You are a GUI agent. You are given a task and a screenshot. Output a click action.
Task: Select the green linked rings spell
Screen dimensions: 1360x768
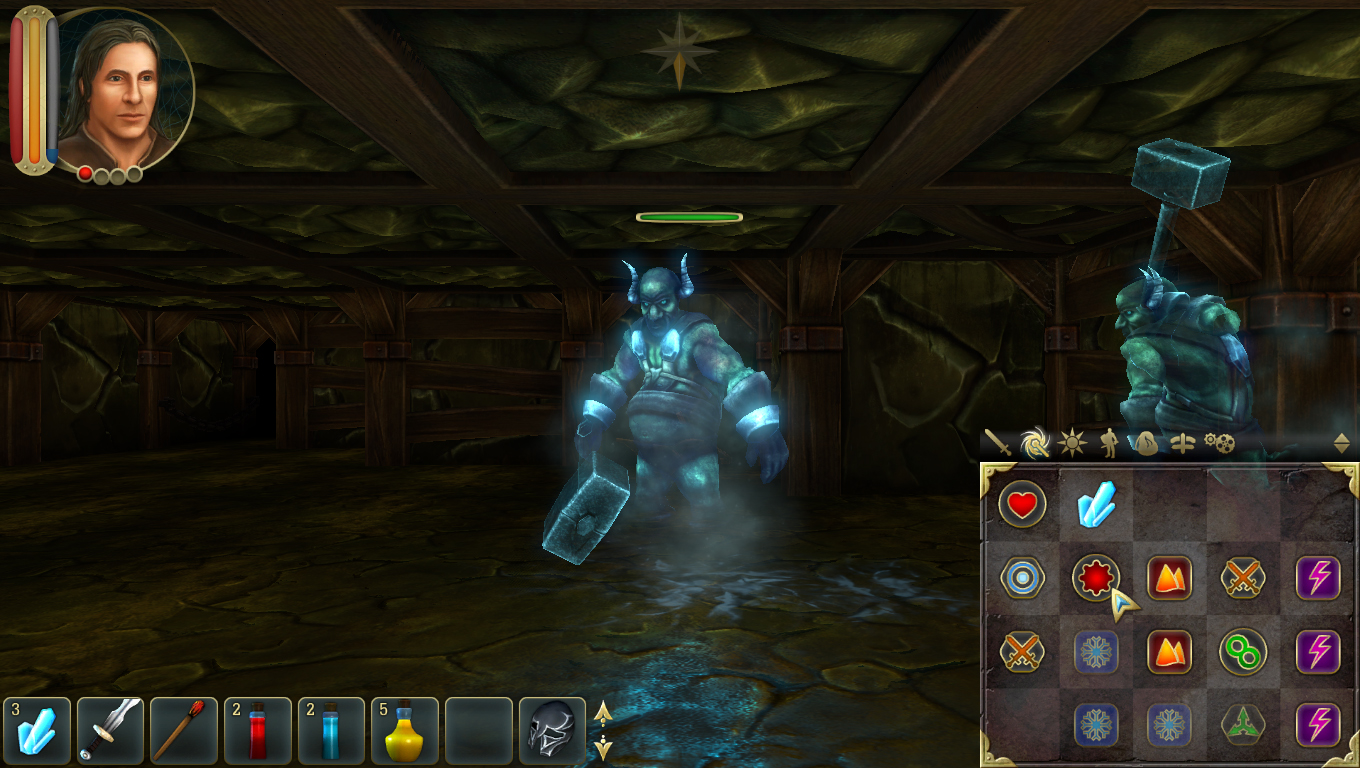point(1243,652)
